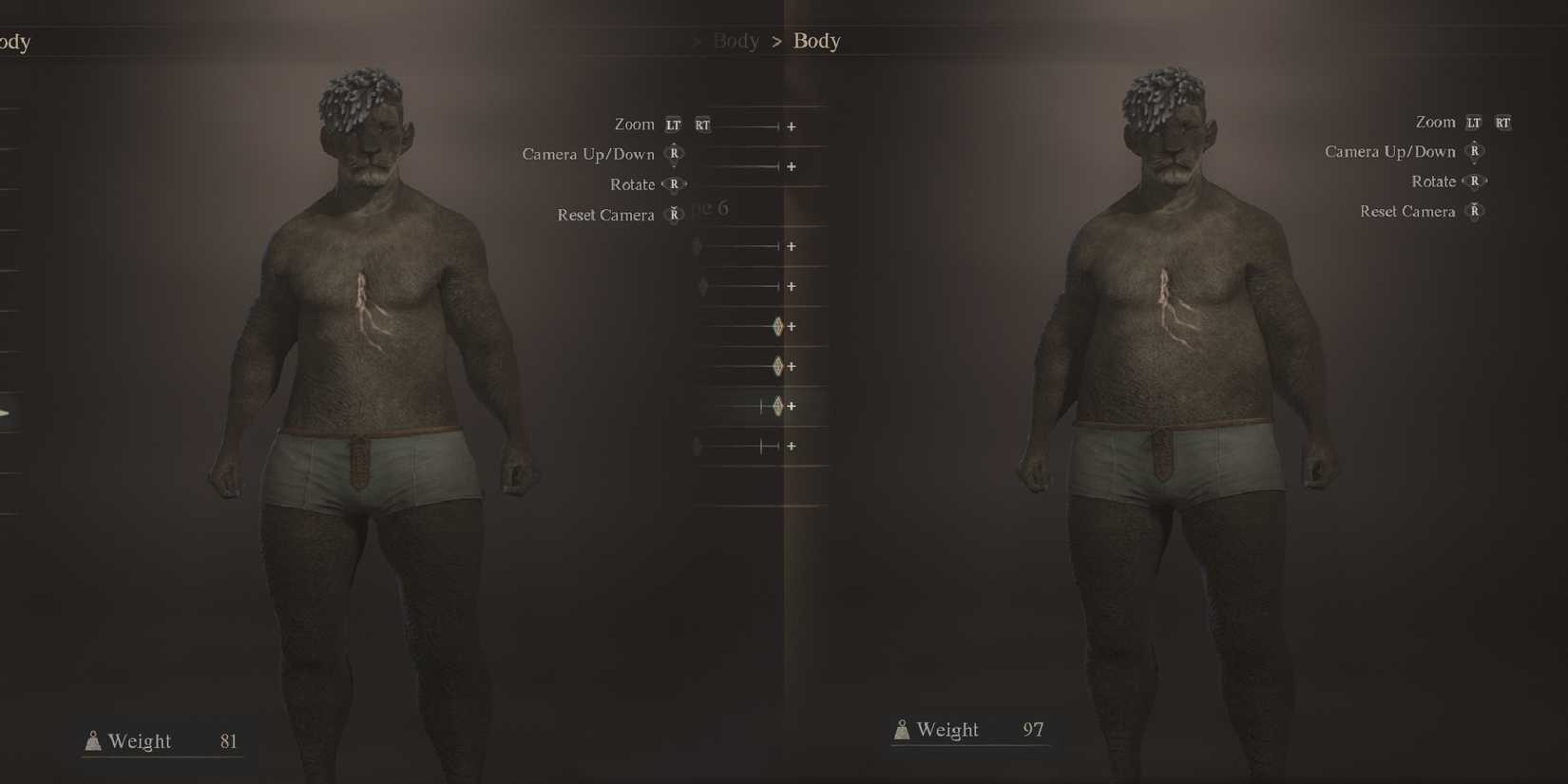Click the Rotate right-stick icon

pos(674,184)
